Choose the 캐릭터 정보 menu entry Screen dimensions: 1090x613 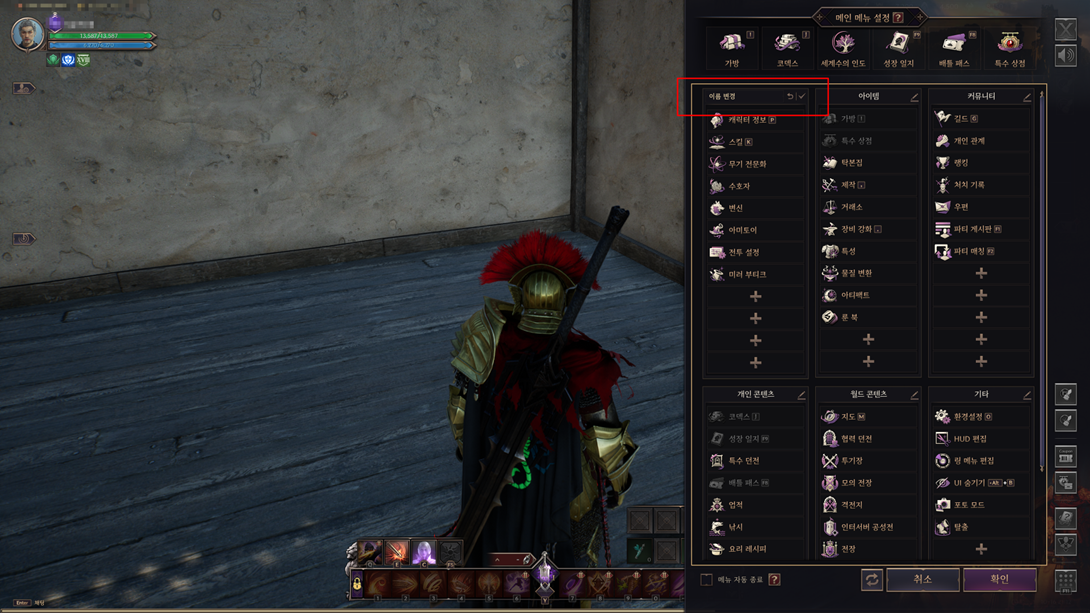[x=746, y=120]
